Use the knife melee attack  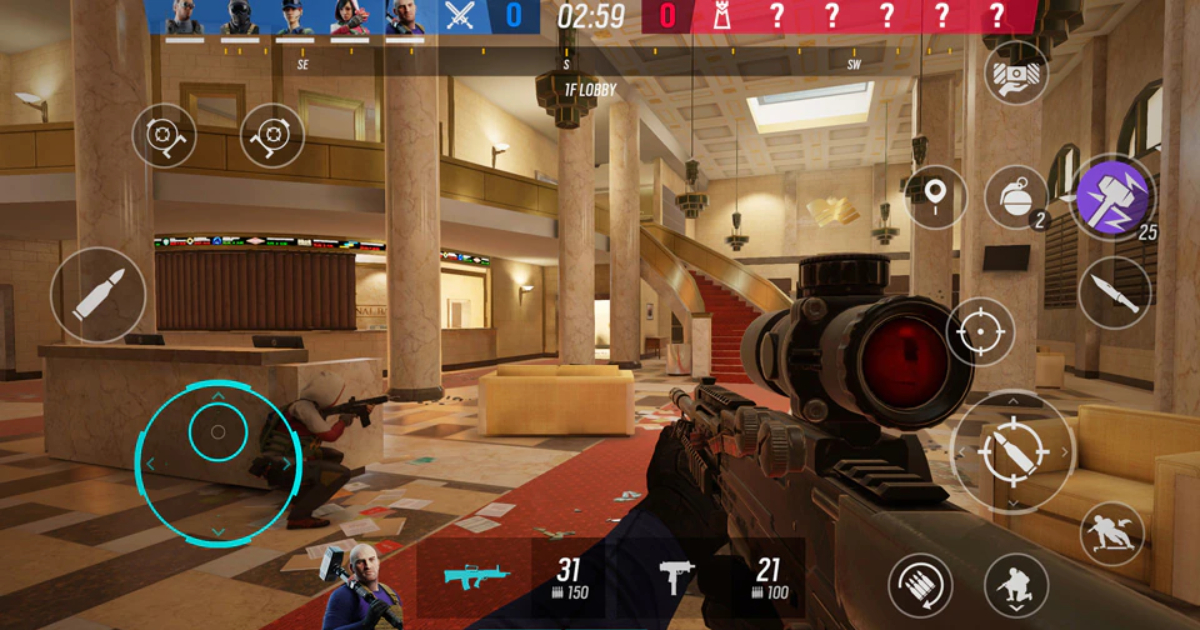click(1114, 293)
